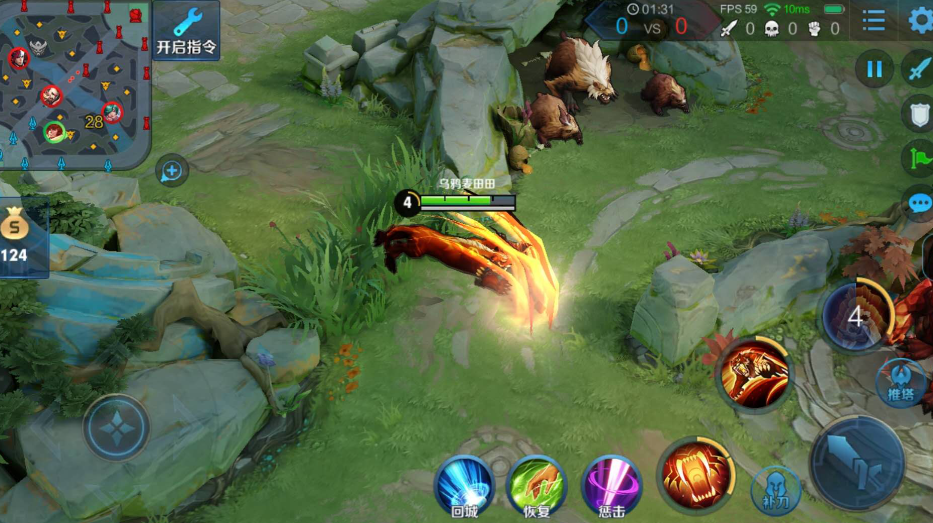Click the plus speech-bubble button below minimap

[x=172, y=171]
